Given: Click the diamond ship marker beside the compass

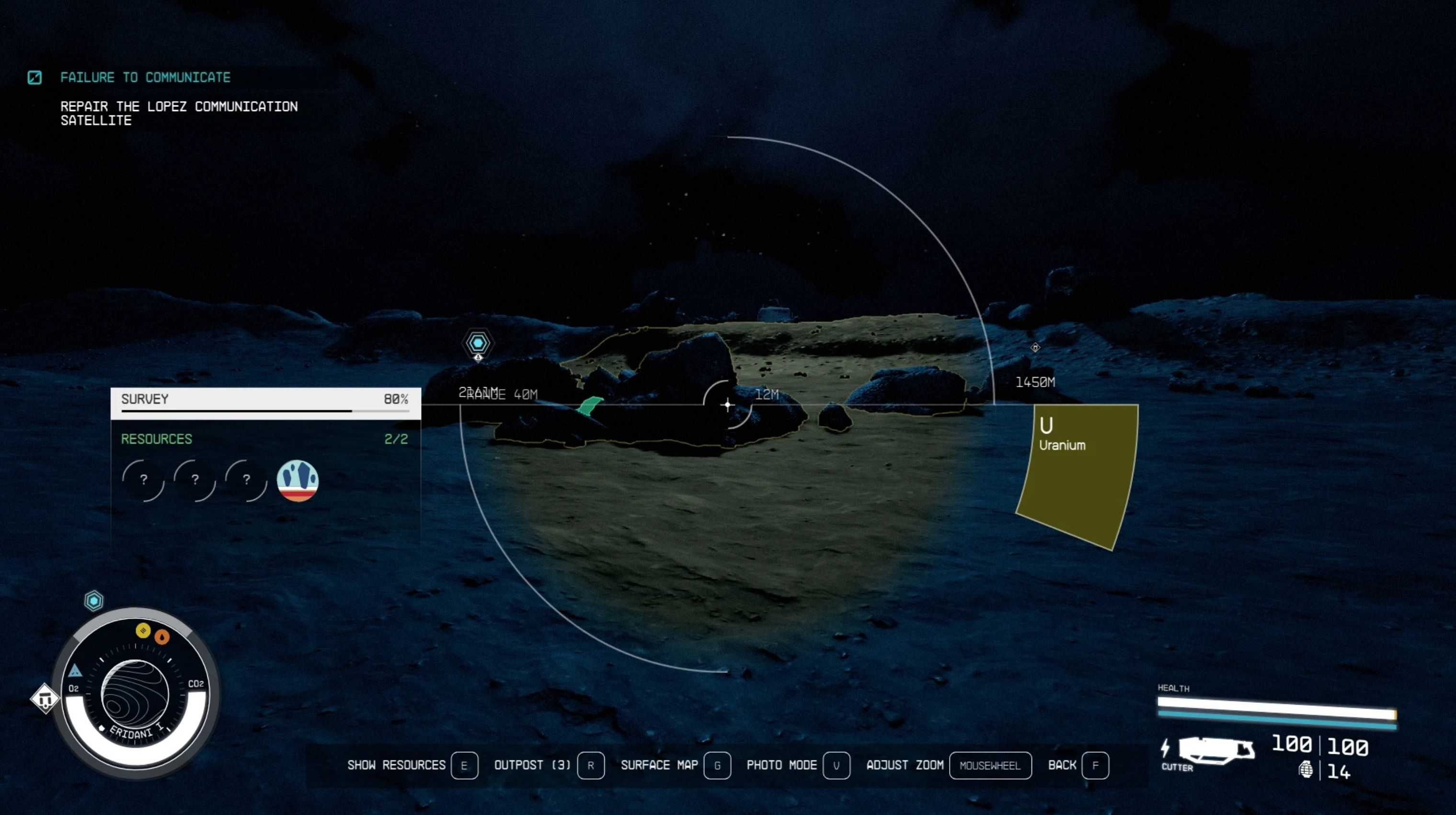Looking at the screenshot, I should pos(45,699).
